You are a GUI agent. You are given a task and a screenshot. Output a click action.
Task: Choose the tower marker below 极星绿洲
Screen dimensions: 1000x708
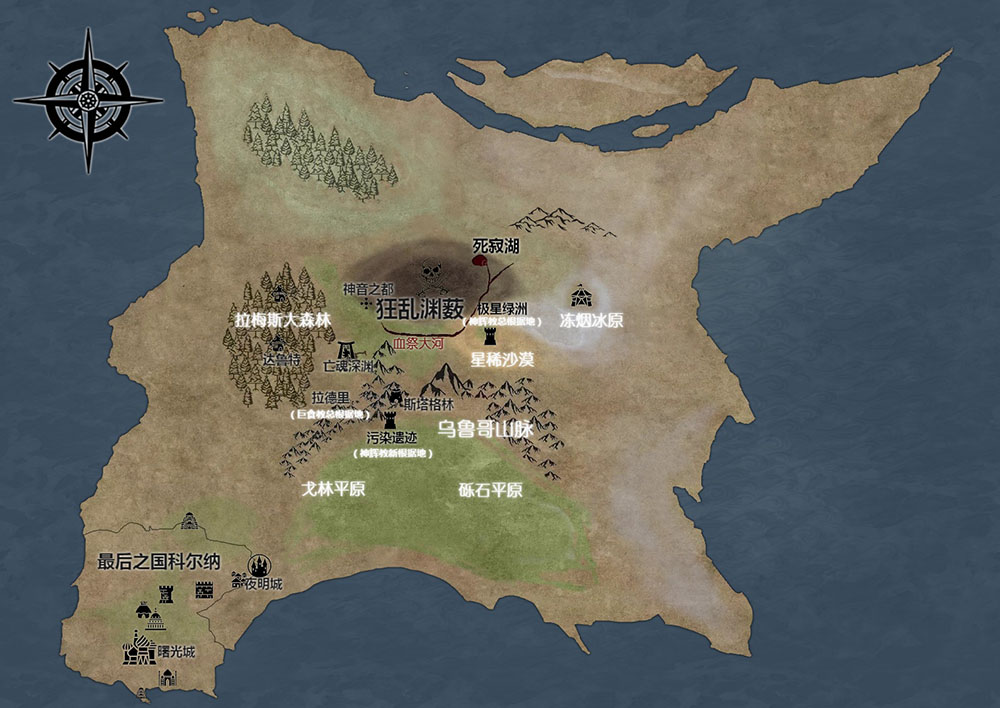point(491,337)
